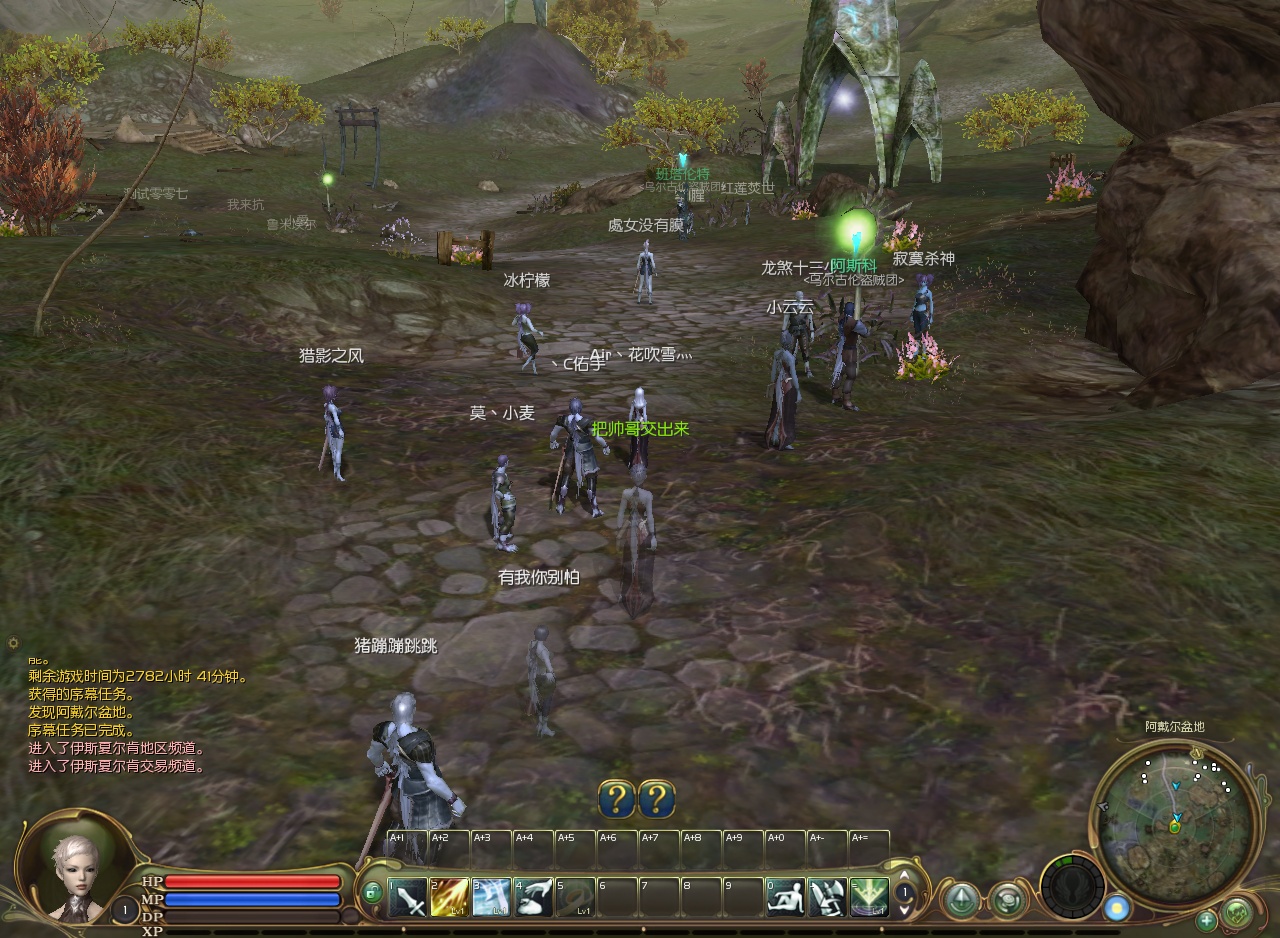Select the bandage skill in slot 5
This screenshot has width=1280, height=938.
pyautogui.click(x=575, y=898)
